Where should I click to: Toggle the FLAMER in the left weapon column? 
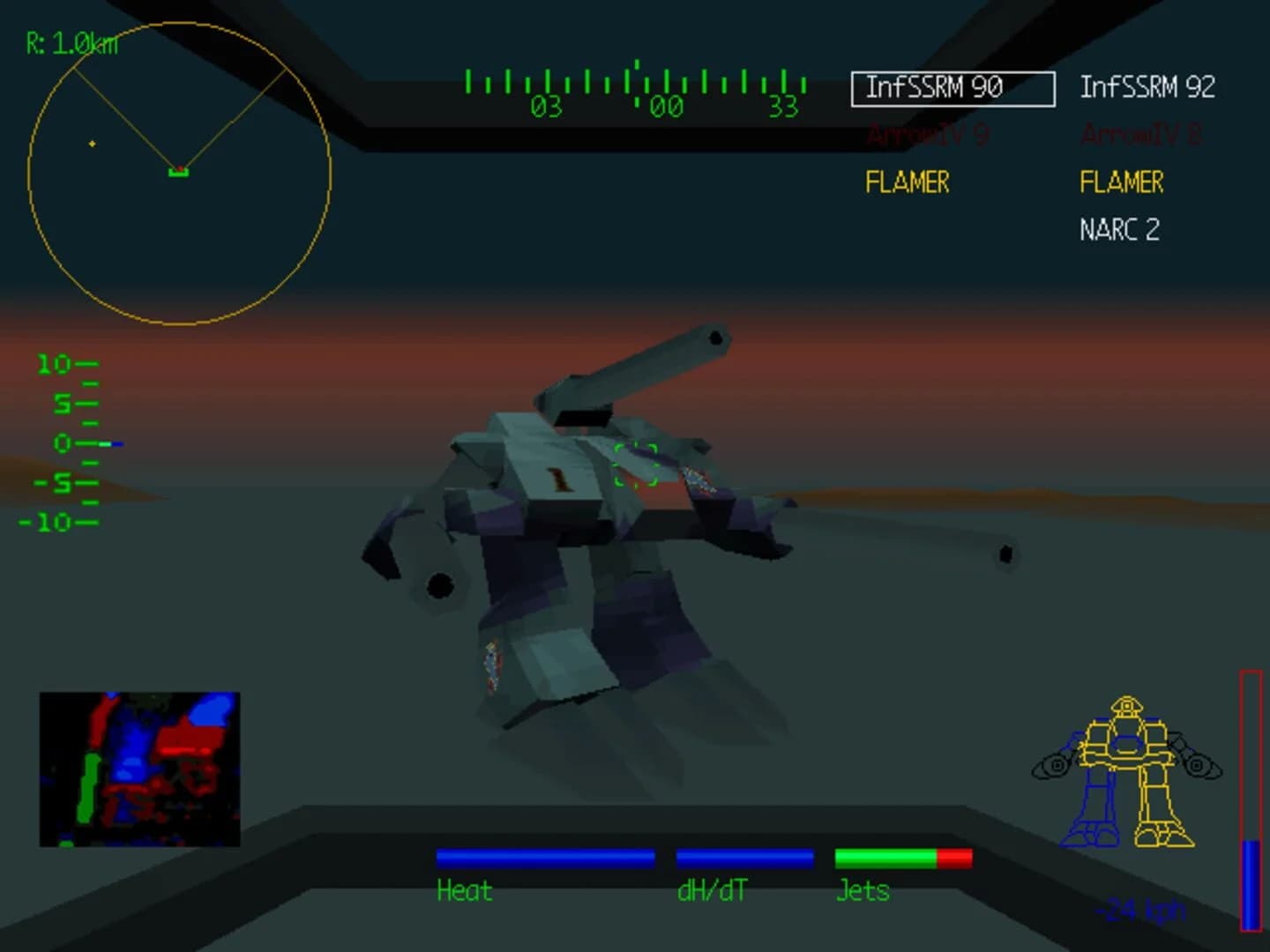pyautogui.click(x=907, y=182)
